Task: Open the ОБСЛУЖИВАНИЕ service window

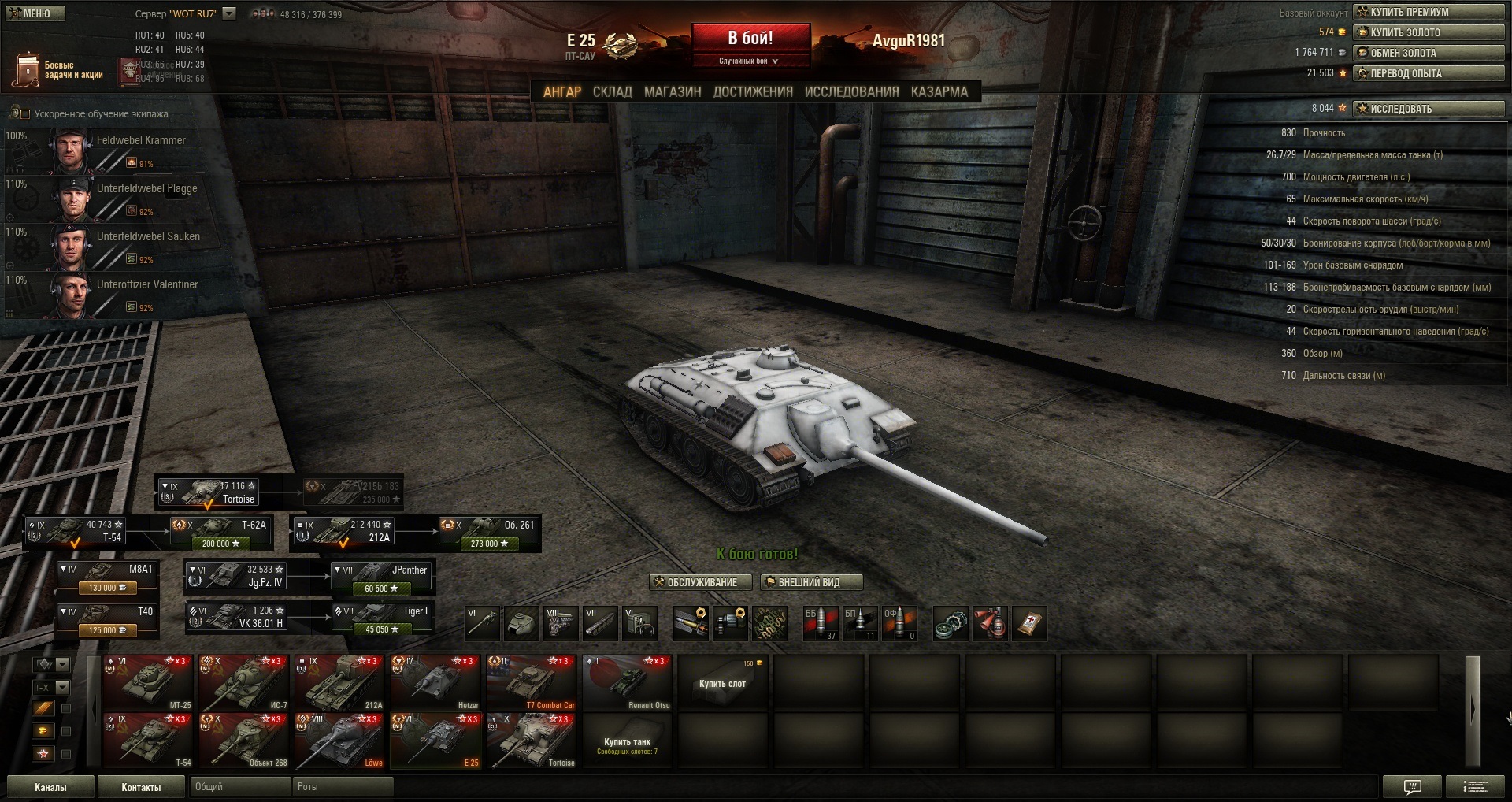Action: point(695,582)
